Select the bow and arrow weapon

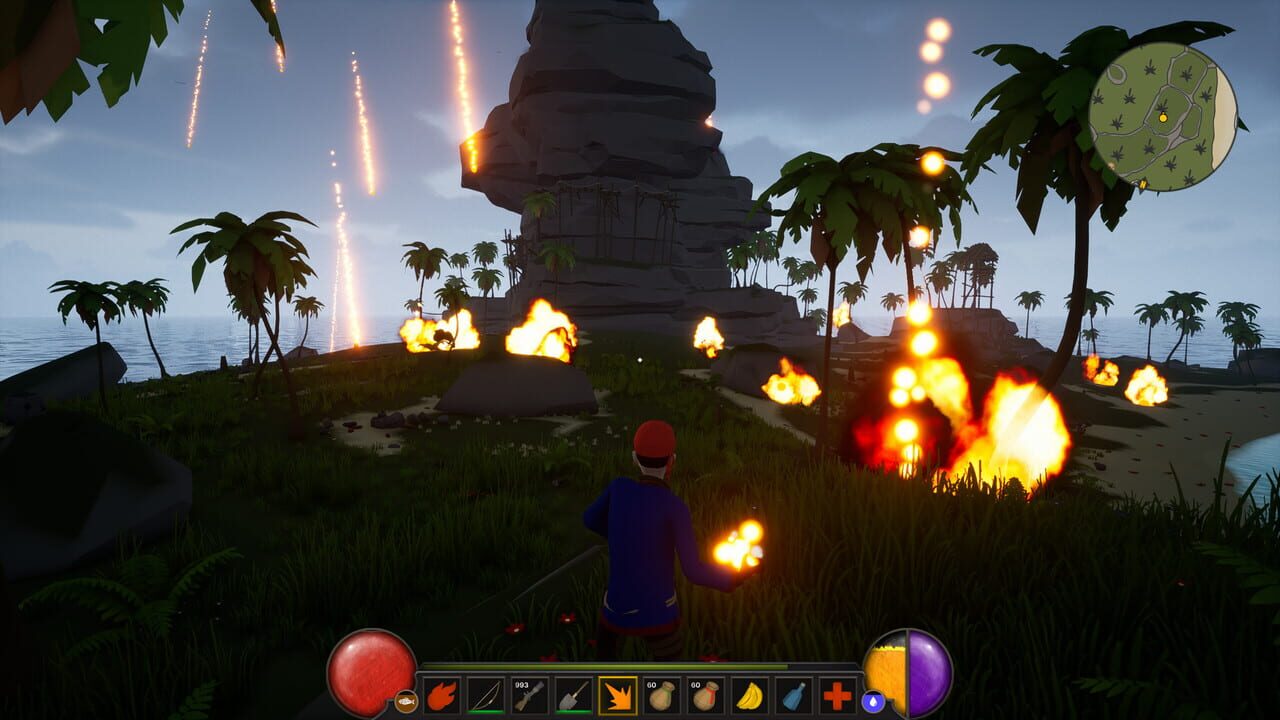[x=487, y=692]
